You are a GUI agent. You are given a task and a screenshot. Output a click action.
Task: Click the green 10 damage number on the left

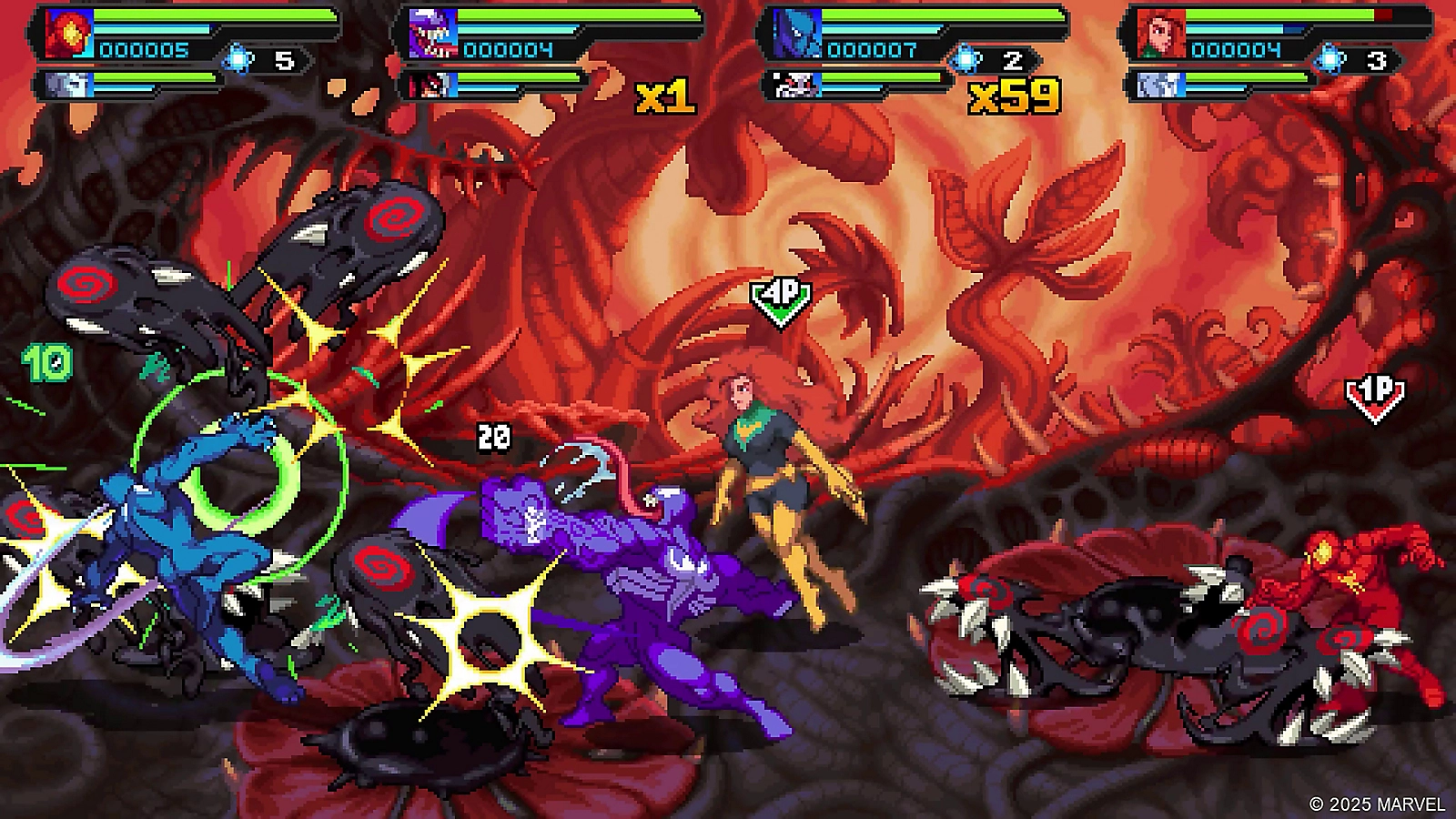click(46, 364)
